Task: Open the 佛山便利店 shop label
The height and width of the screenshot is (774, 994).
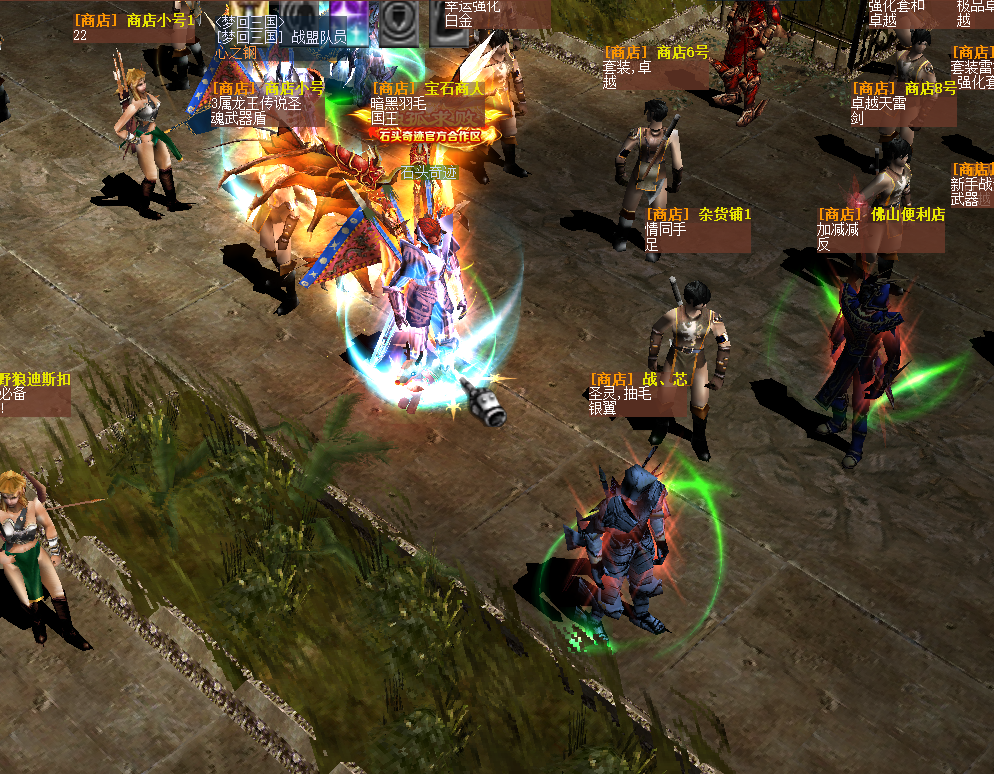Action: pos(880,228)
